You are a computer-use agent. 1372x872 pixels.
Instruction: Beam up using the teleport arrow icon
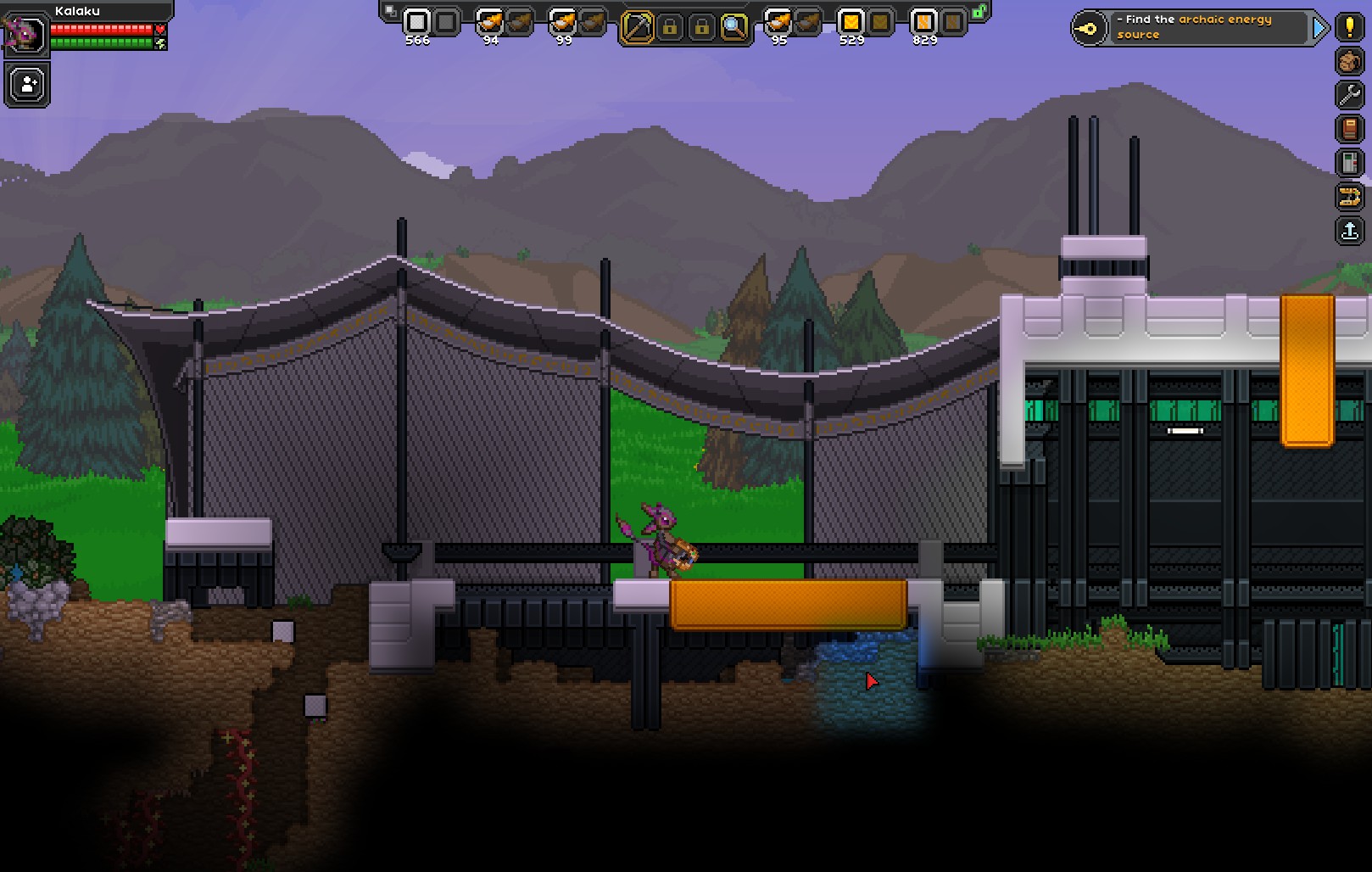1349,231
